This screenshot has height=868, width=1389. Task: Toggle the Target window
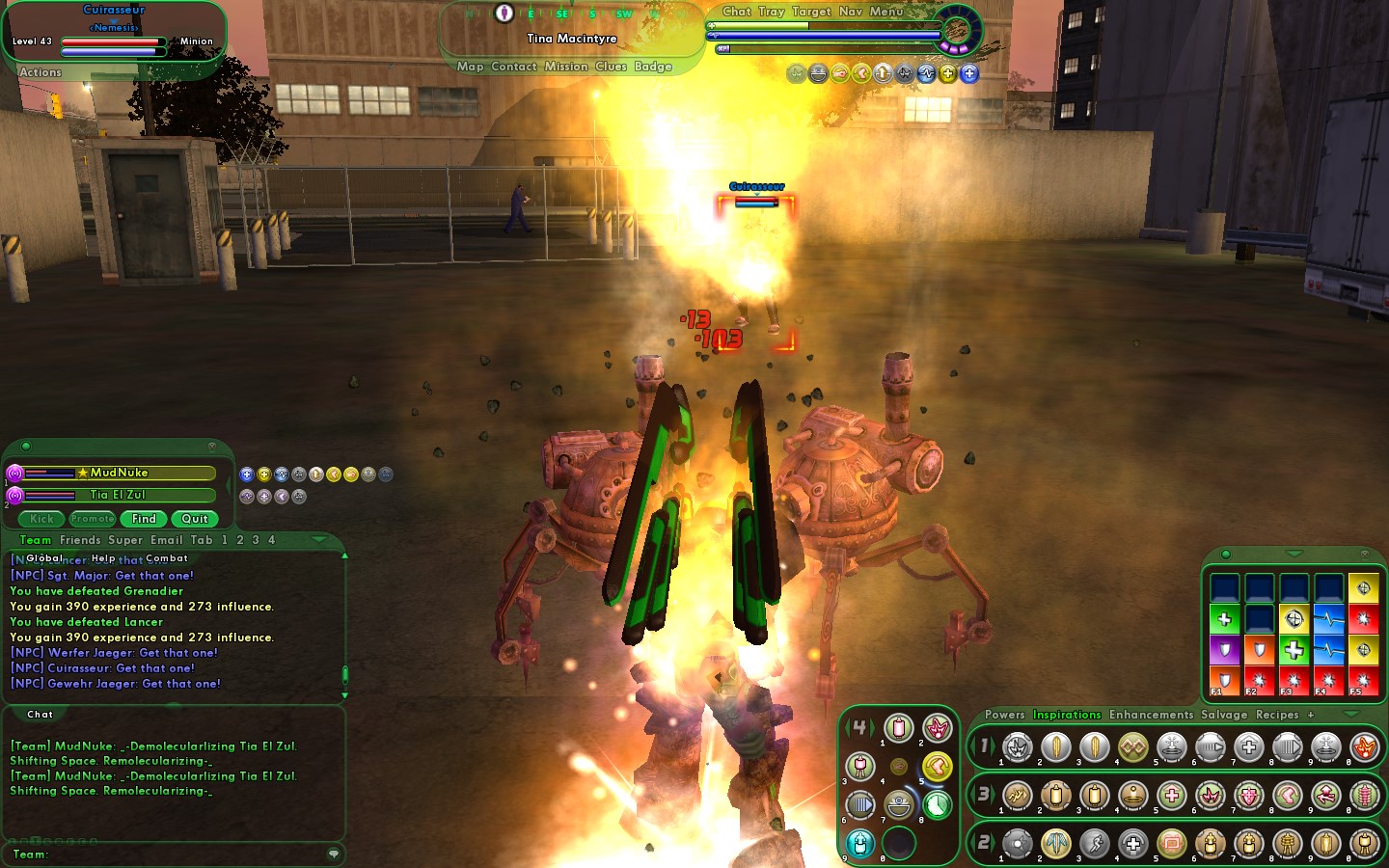pos(811,12)
